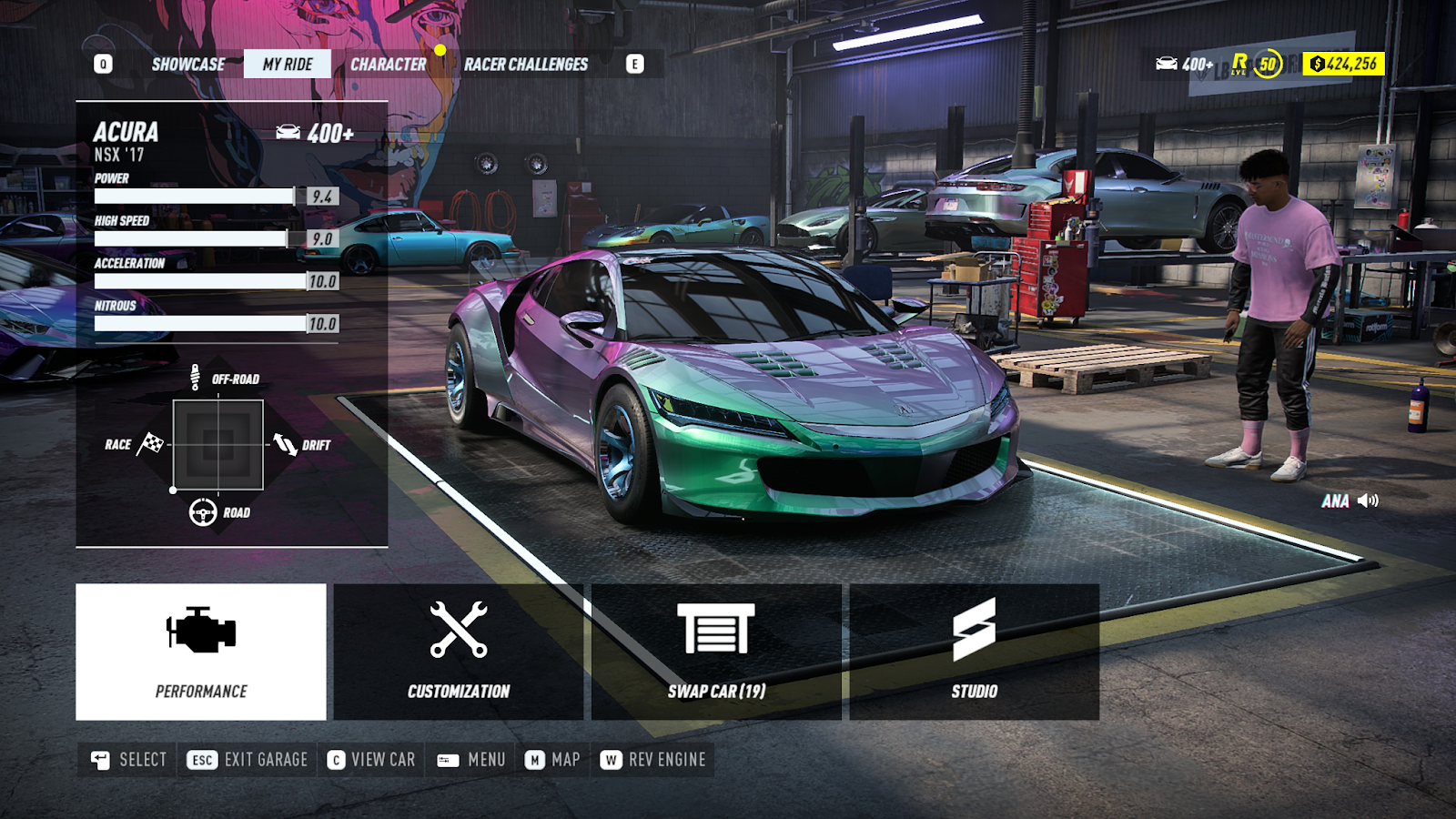Open the Performance upgrades tile
1456x819 pixels.
201,652
